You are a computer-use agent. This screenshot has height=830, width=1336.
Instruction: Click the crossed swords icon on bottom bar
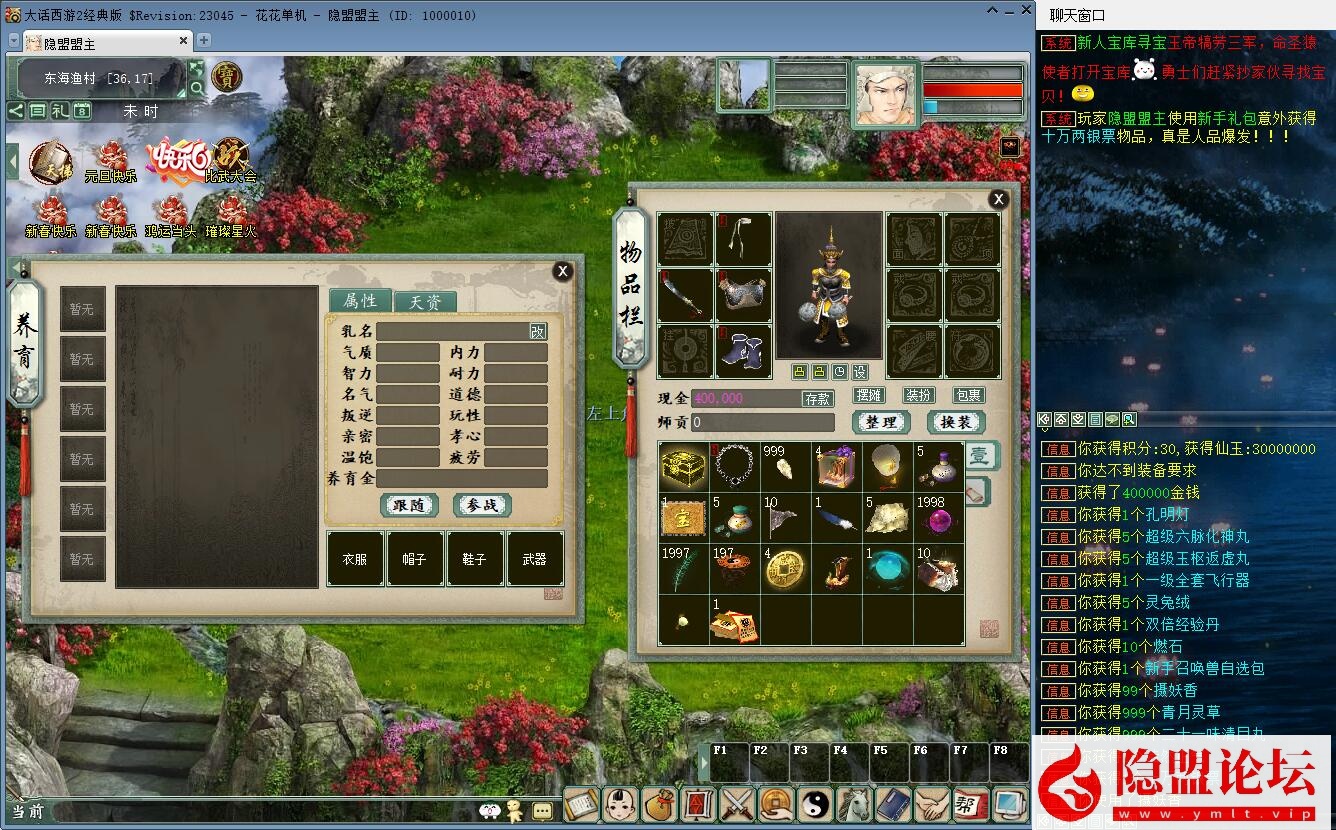coord(737,803)
